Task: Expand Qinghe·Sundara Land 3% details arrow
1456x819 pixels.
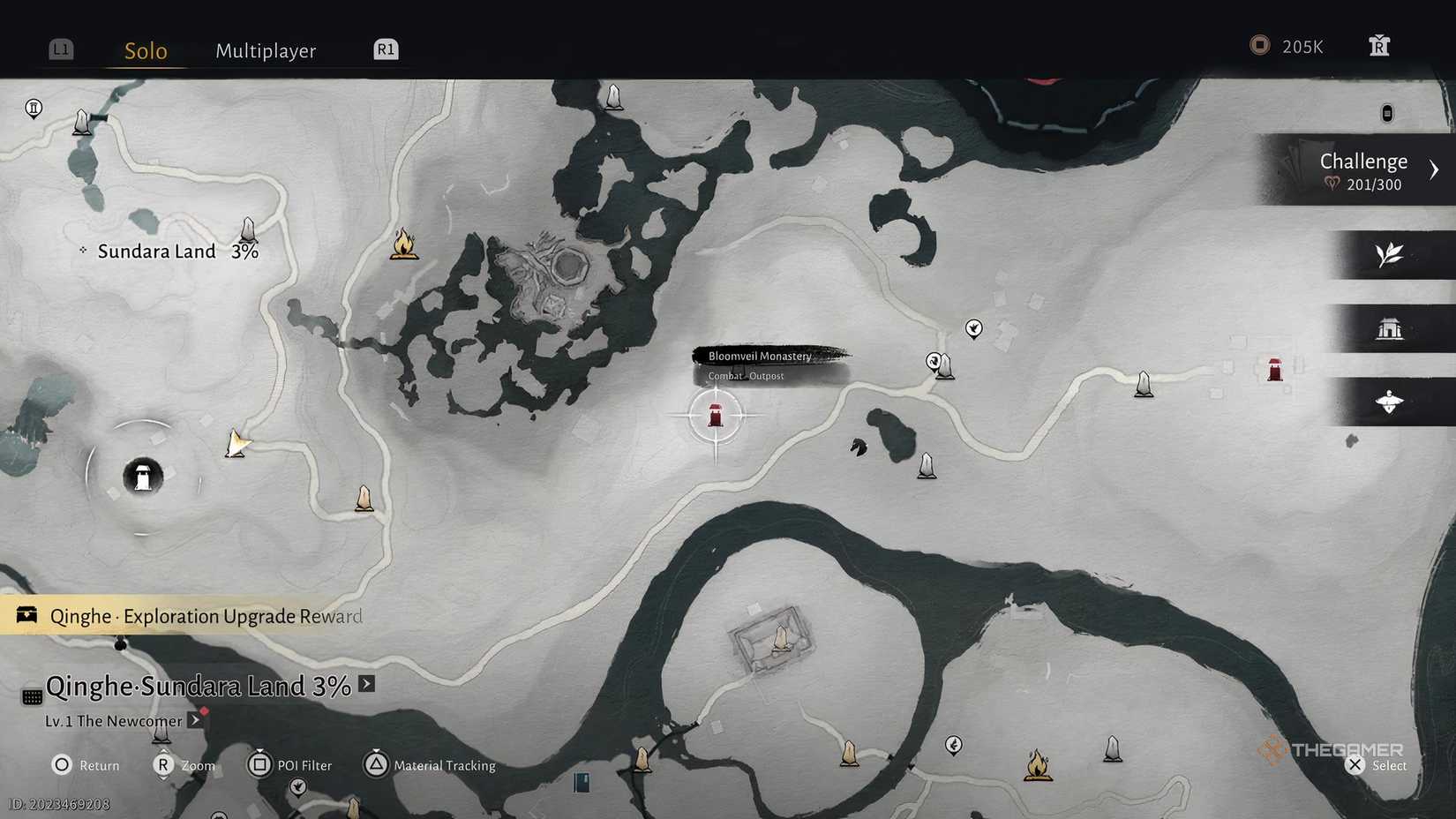Action: coord(367,684)
